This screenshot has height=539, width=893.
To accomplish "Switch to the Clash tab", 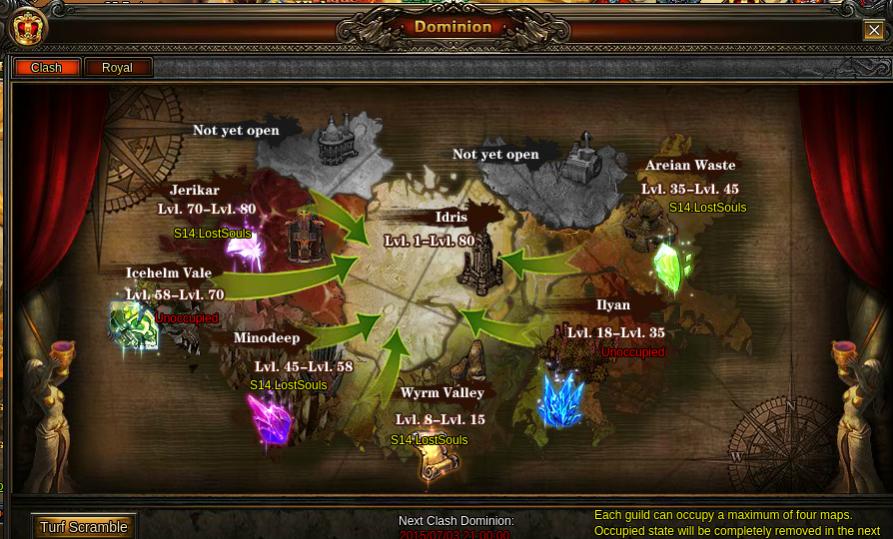I will point(47,68).
